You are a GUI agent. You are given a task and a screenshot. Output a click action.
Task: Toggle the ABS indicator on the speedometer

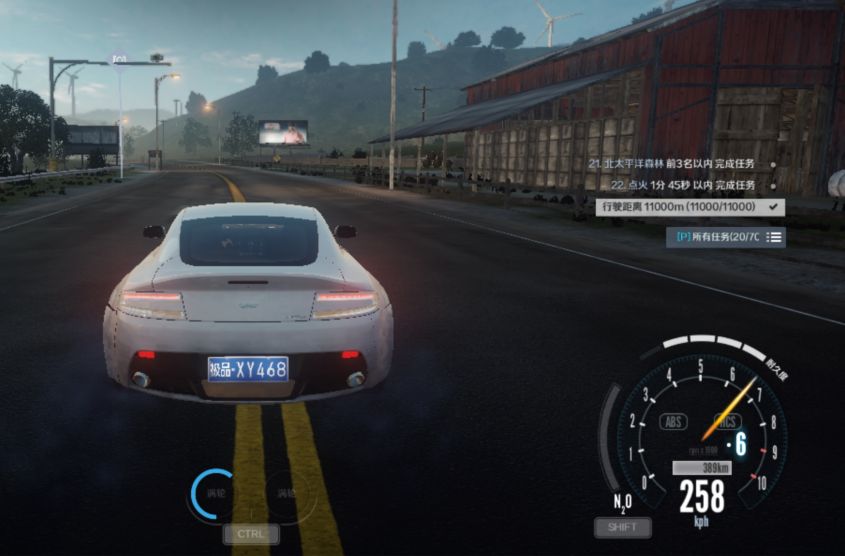674,422
